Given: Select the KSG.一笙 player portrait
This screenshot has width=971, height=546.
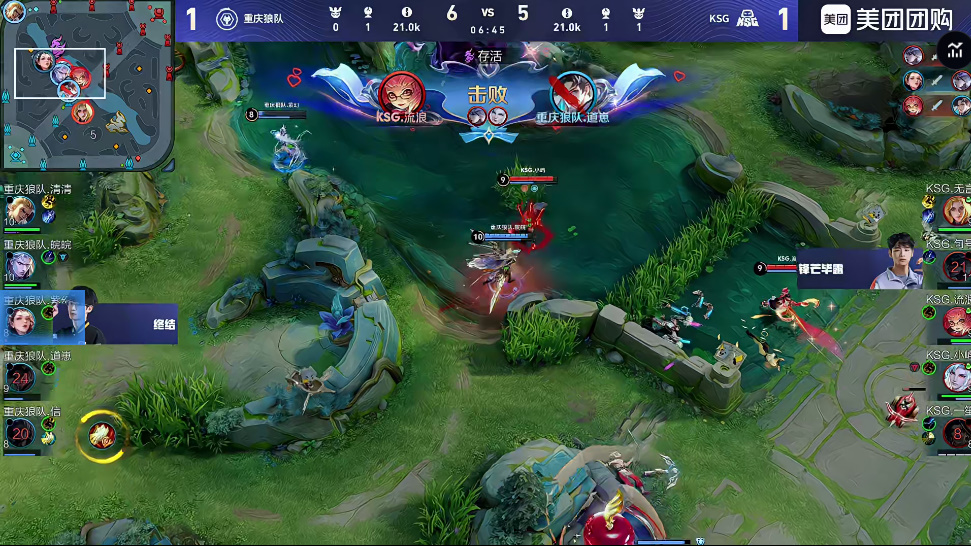Looking at the screenshot, I should 955,431.
